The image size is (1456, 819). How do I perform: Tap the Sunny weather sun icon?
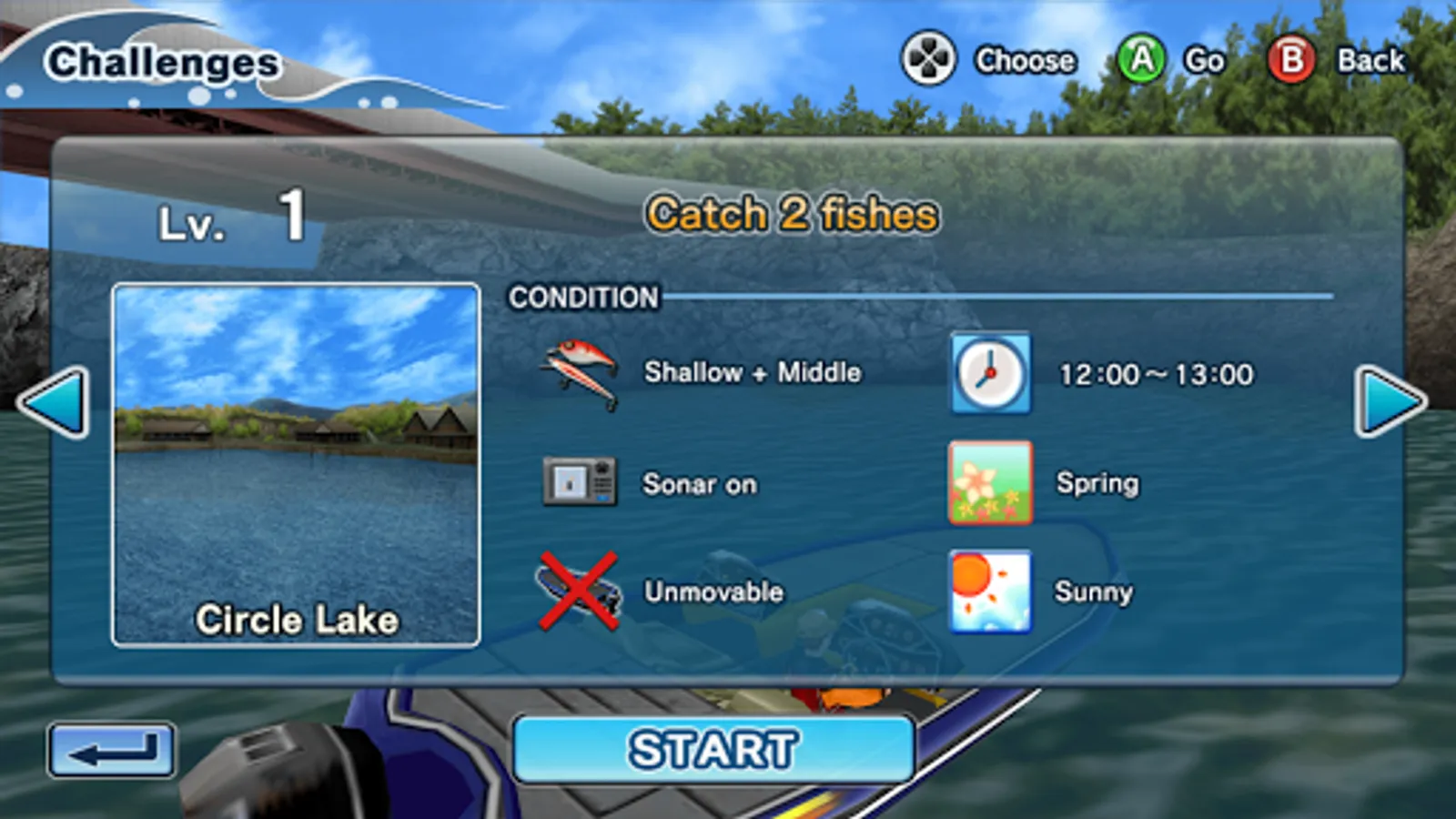pos(989,591)
